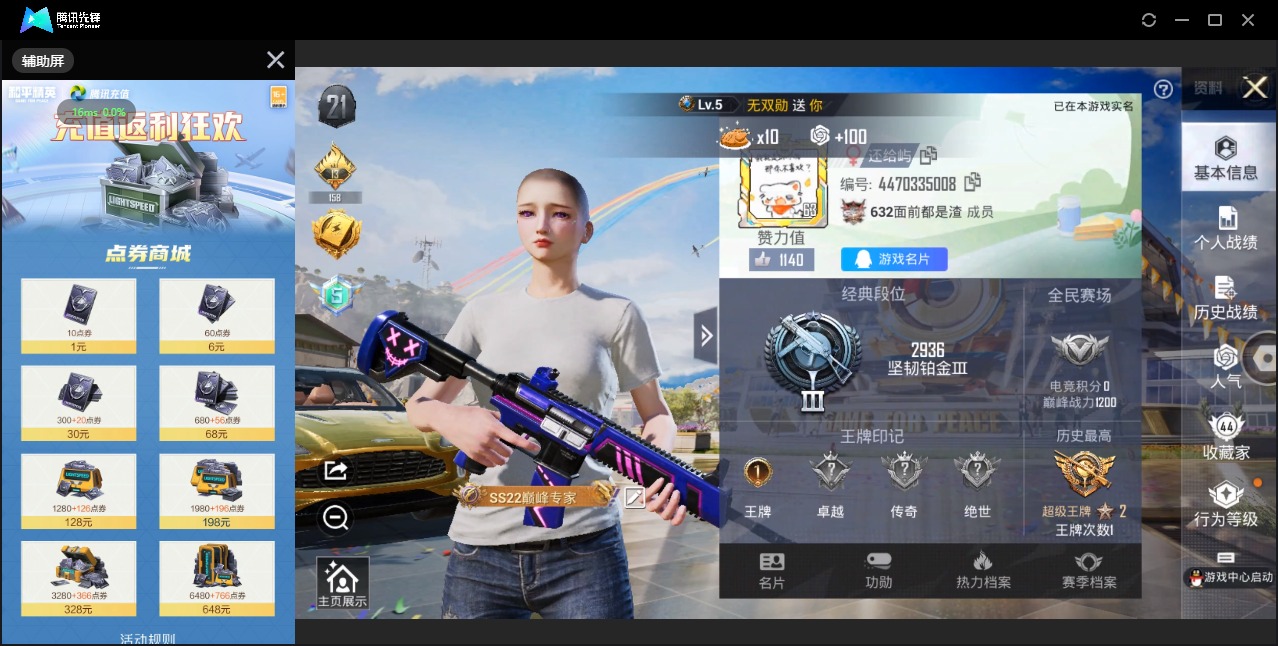Open the 名片 card section
This screenshot has width=1278, height=646.
[772, 571]
